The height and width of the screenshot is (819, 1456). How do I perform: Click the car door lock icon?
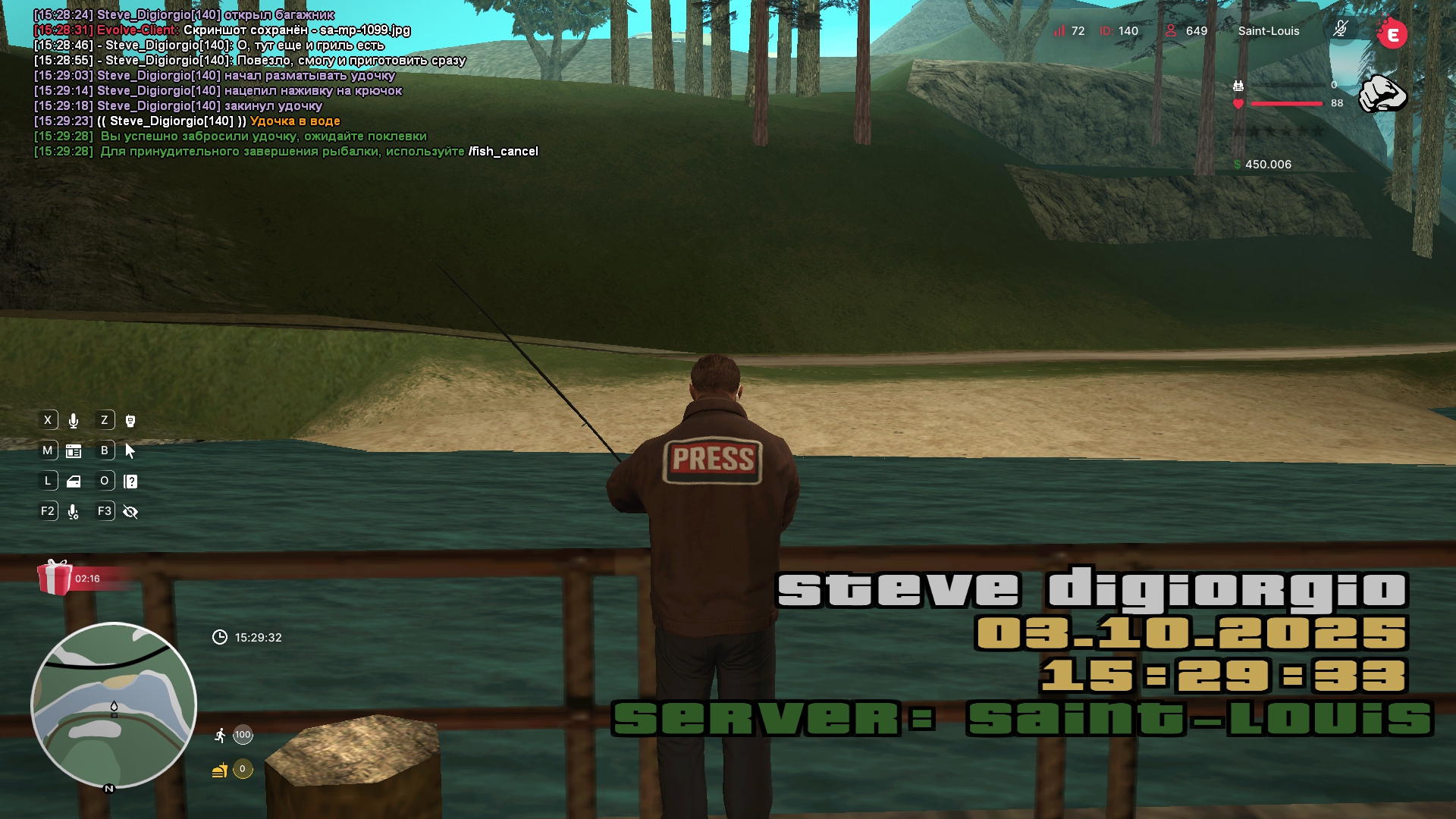[74, 482]
